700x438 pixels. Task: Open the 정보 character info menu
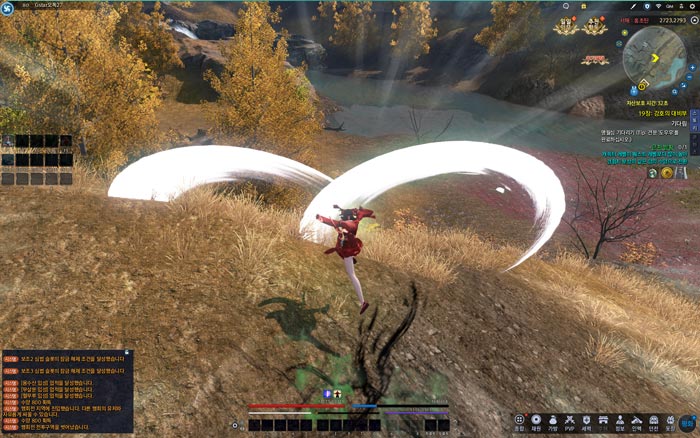tap(620, 421)
